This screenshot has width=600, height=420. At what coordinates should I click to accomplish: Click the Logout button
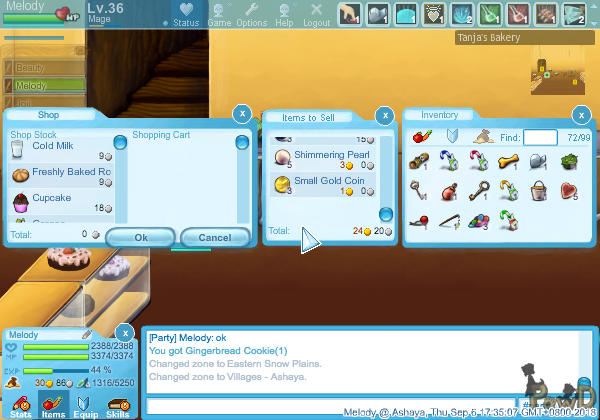click(x=316, y=15)
